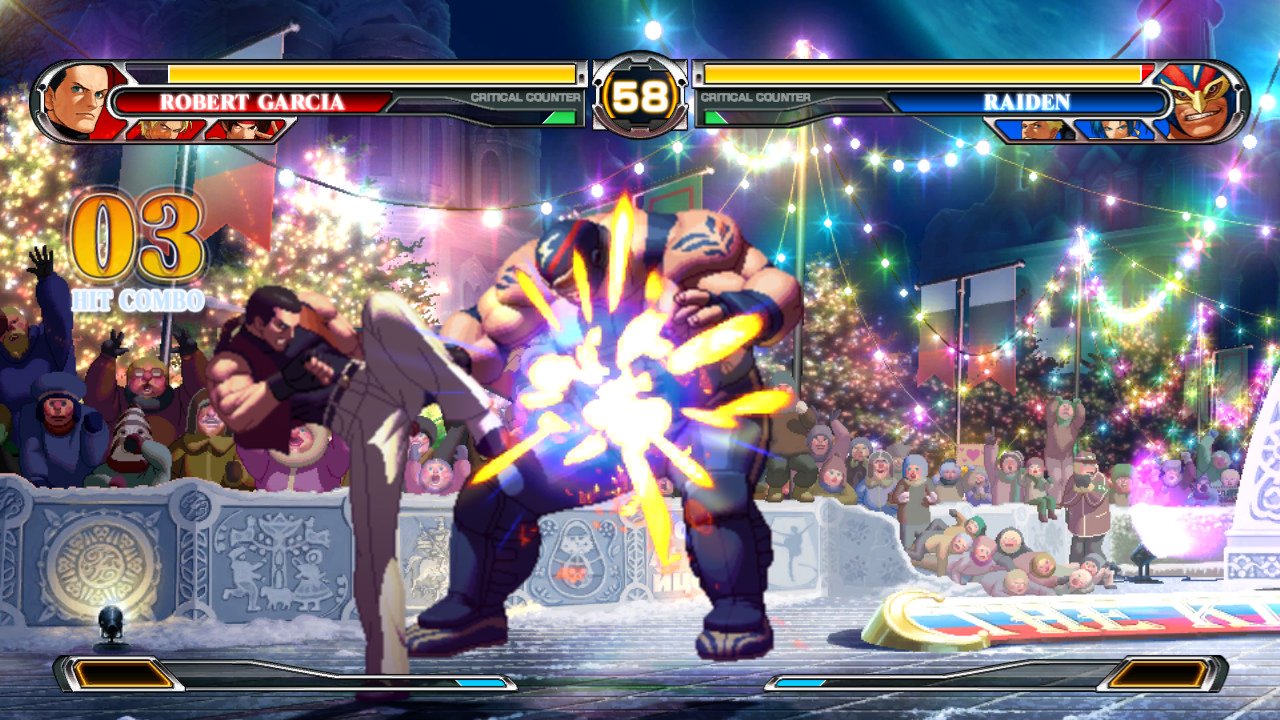Toggle the CRITICAL COUNTER indicator on Robert's side
The image size is (1280, 720).
525,97
